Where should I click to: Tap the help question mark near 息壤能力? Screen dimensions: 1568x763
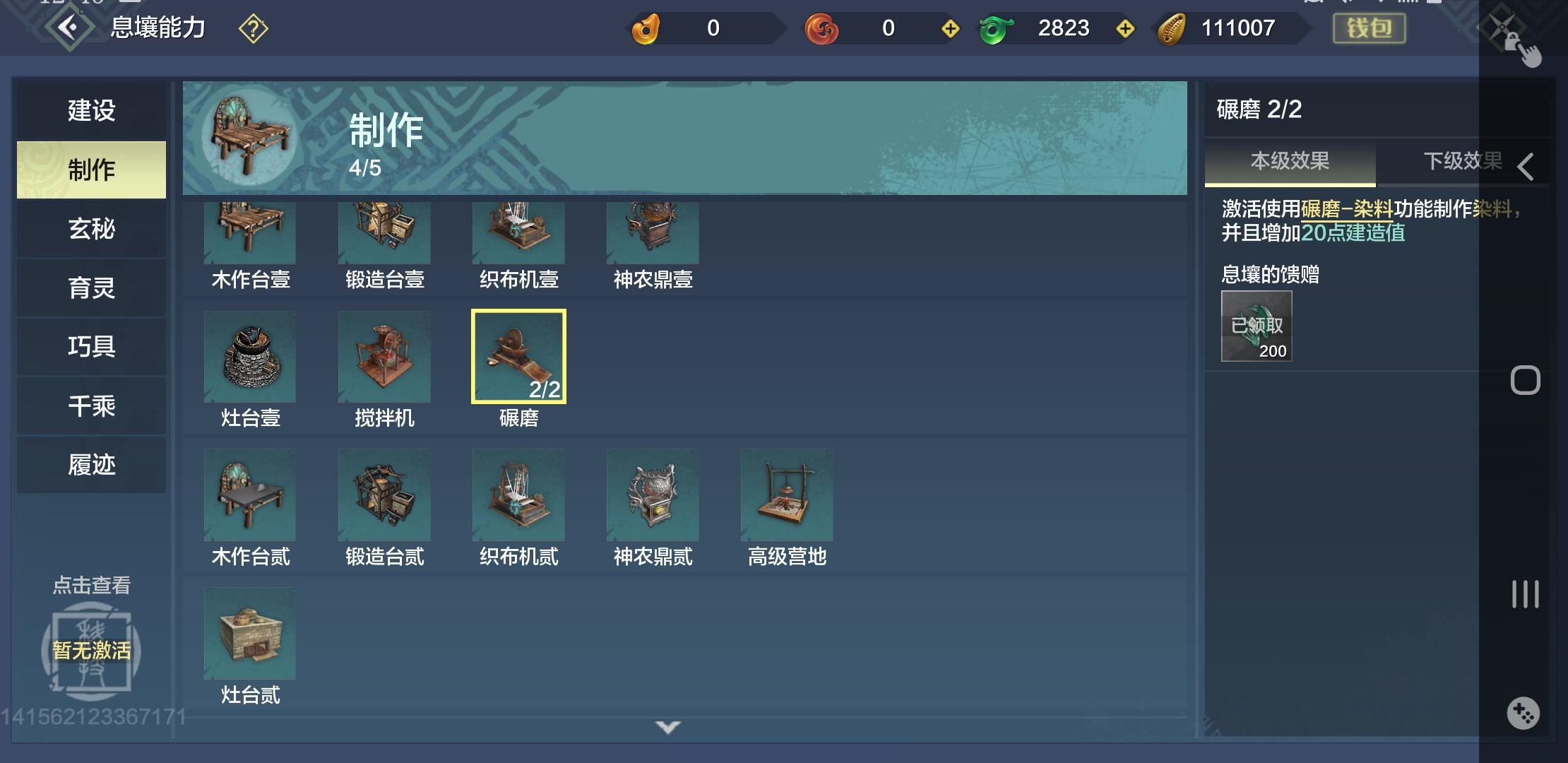point(252,28)
